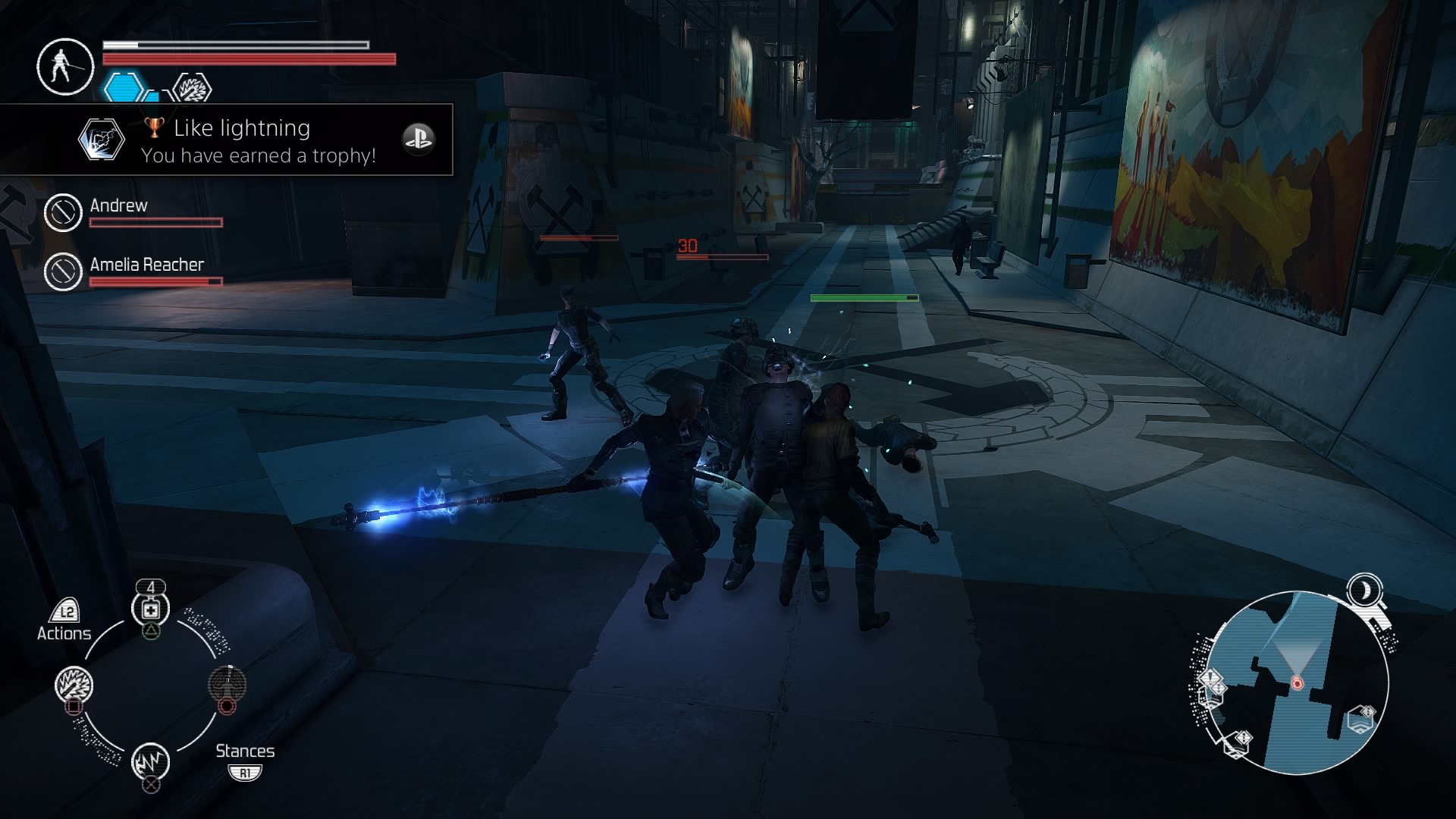Click the staff stance icon beside the health bar
Screen dimensions: 1456x819
tap(65, 67)
